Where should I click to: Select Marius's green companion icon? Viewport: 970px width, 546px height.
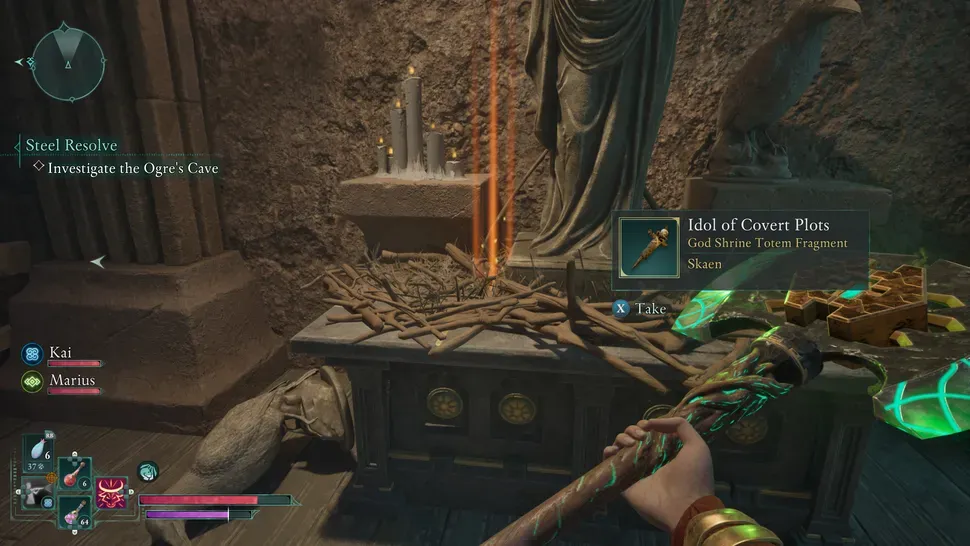click(x=31, y=381)
